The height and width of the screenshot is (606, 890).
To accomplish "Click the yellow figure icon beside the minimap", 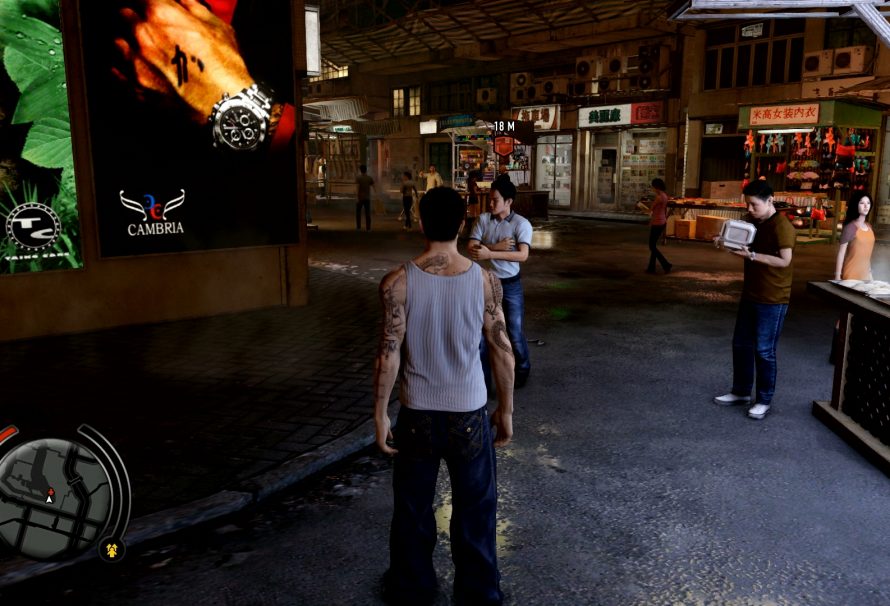I will tap(112, 549).
